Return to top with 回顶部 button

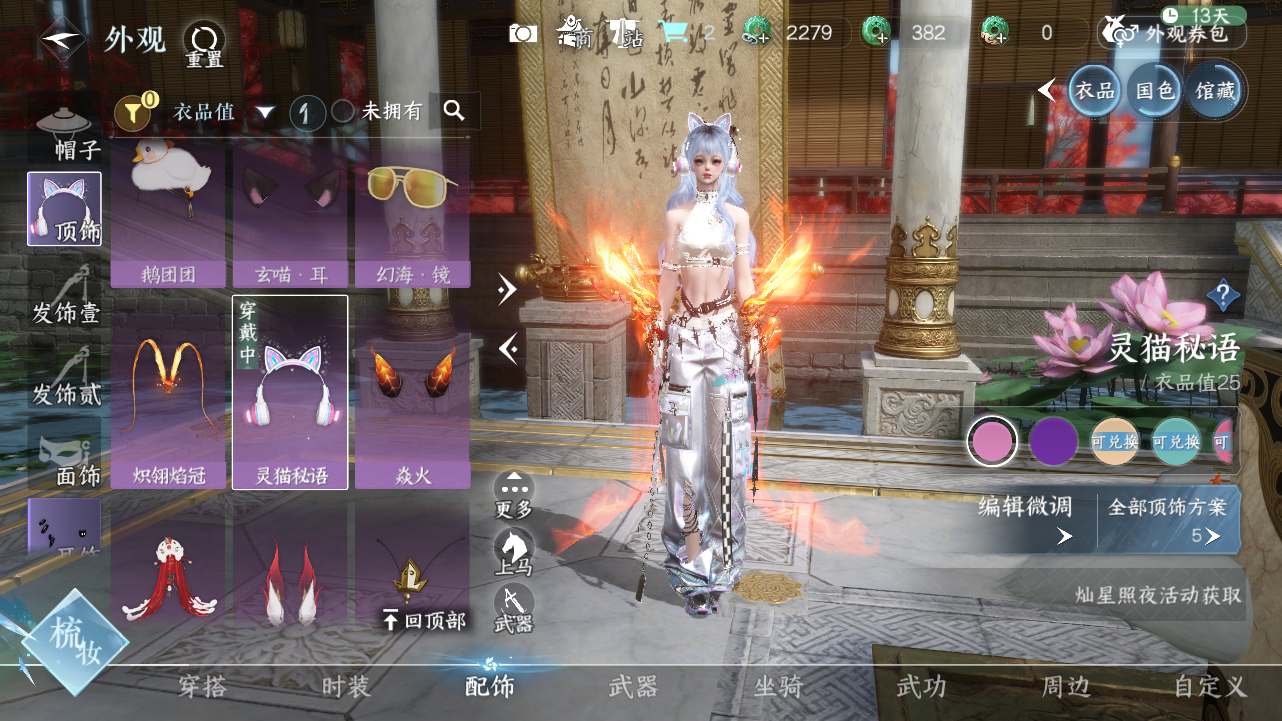coord(424,621)
